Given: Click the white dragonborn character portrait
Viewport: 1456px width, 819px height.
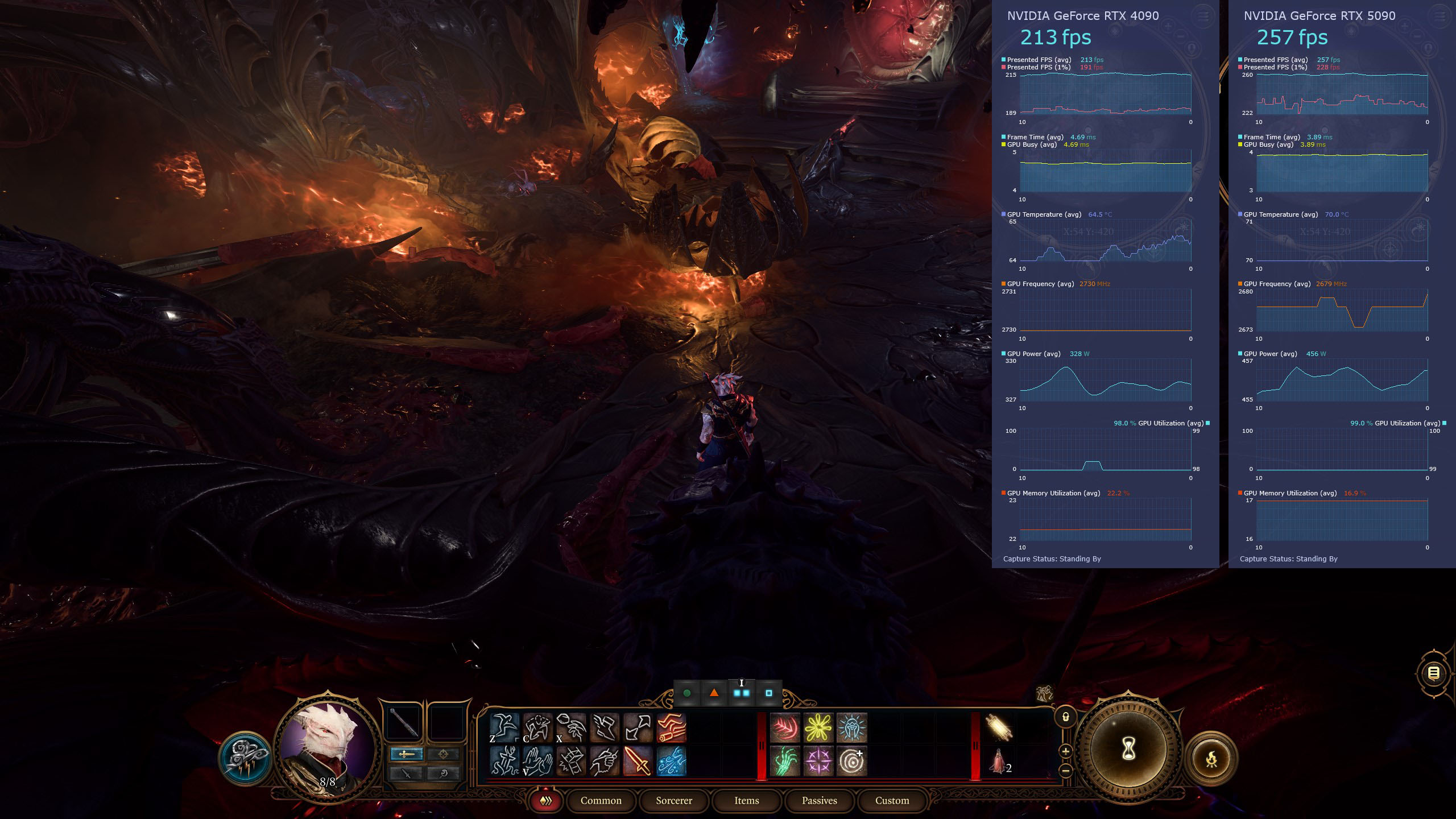Looking at the screenshot, I should tap(327, 742).
